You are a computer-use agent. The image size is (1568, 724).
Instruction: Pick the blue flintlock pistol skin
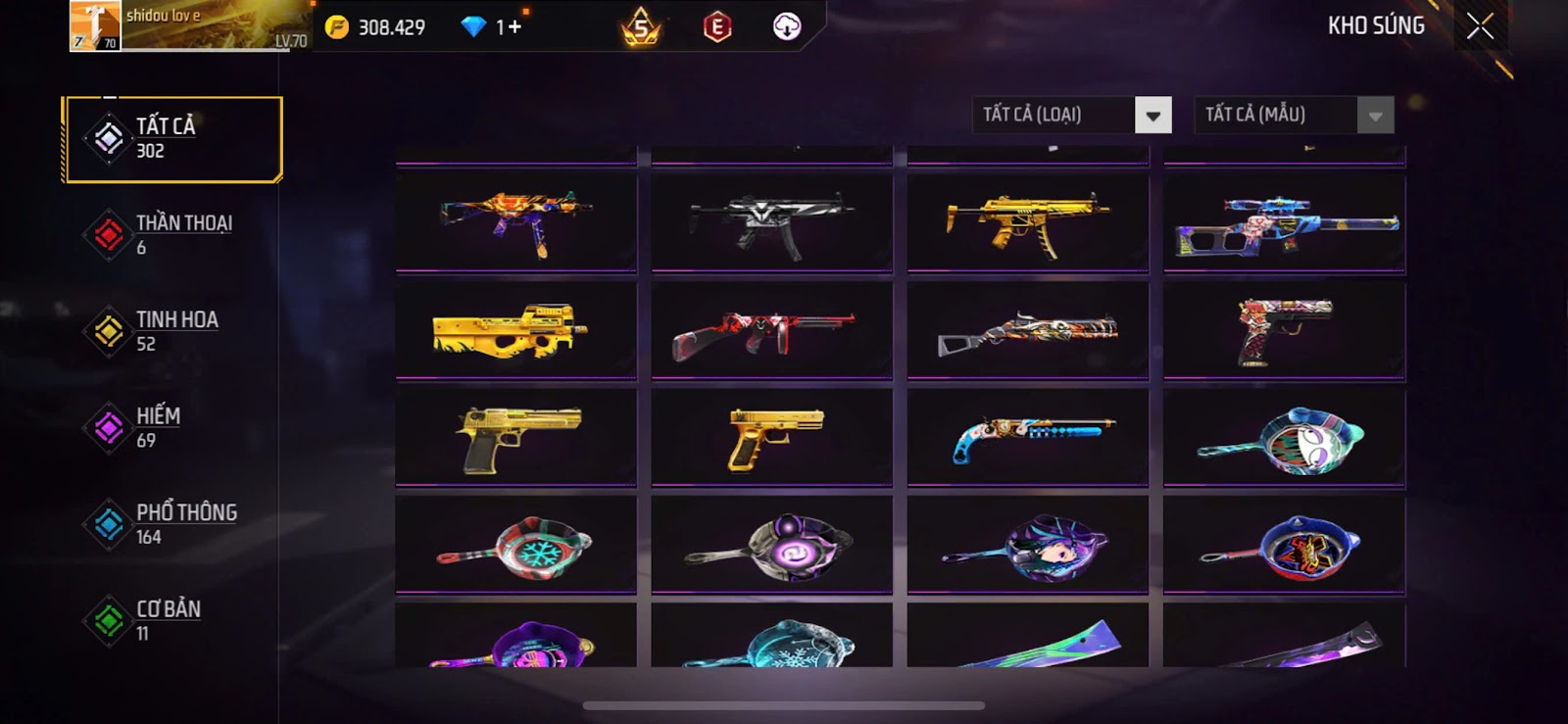(x=1027, y=437)
